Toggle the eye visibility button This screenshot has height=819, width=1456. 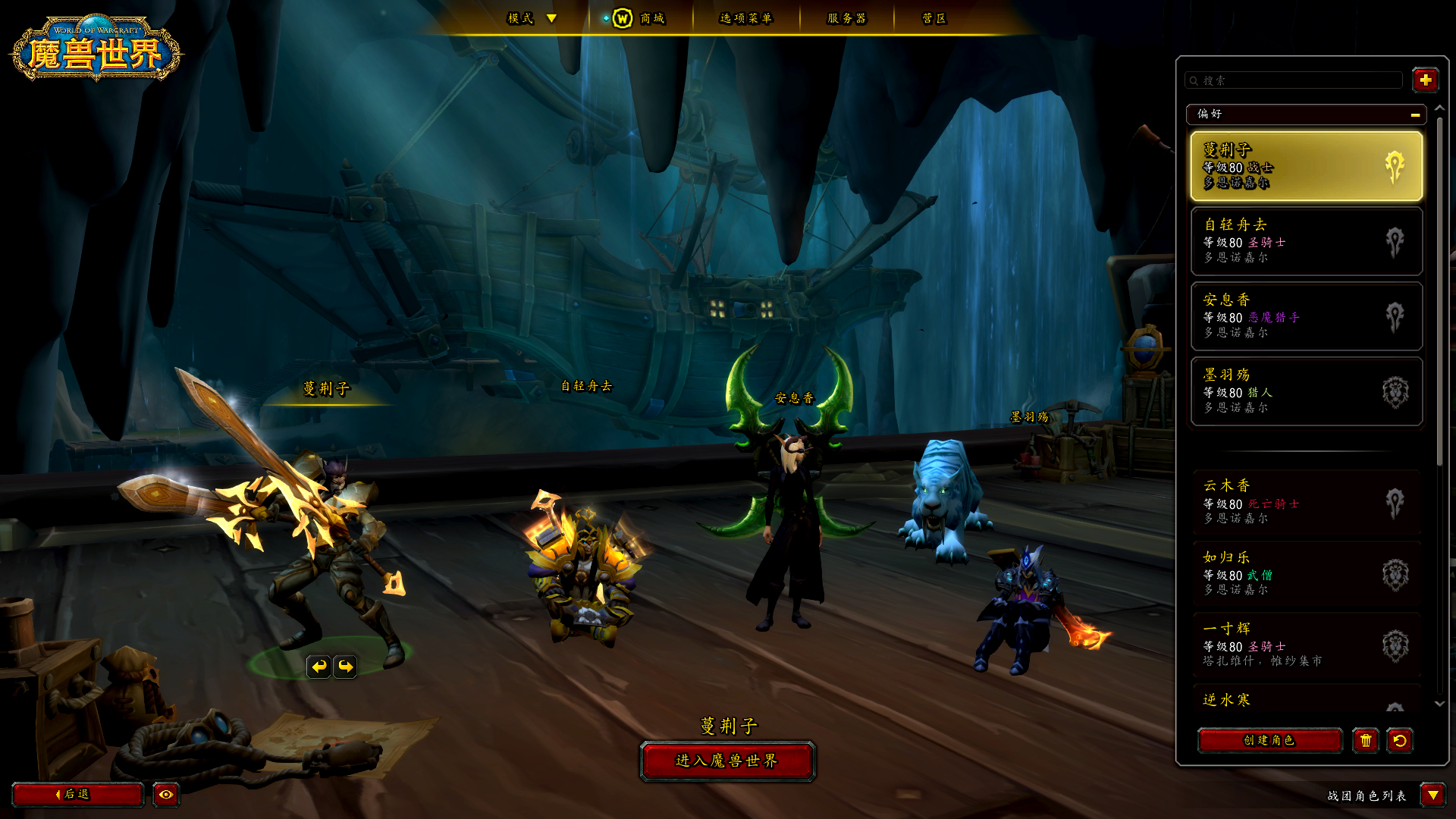point(166,794)
